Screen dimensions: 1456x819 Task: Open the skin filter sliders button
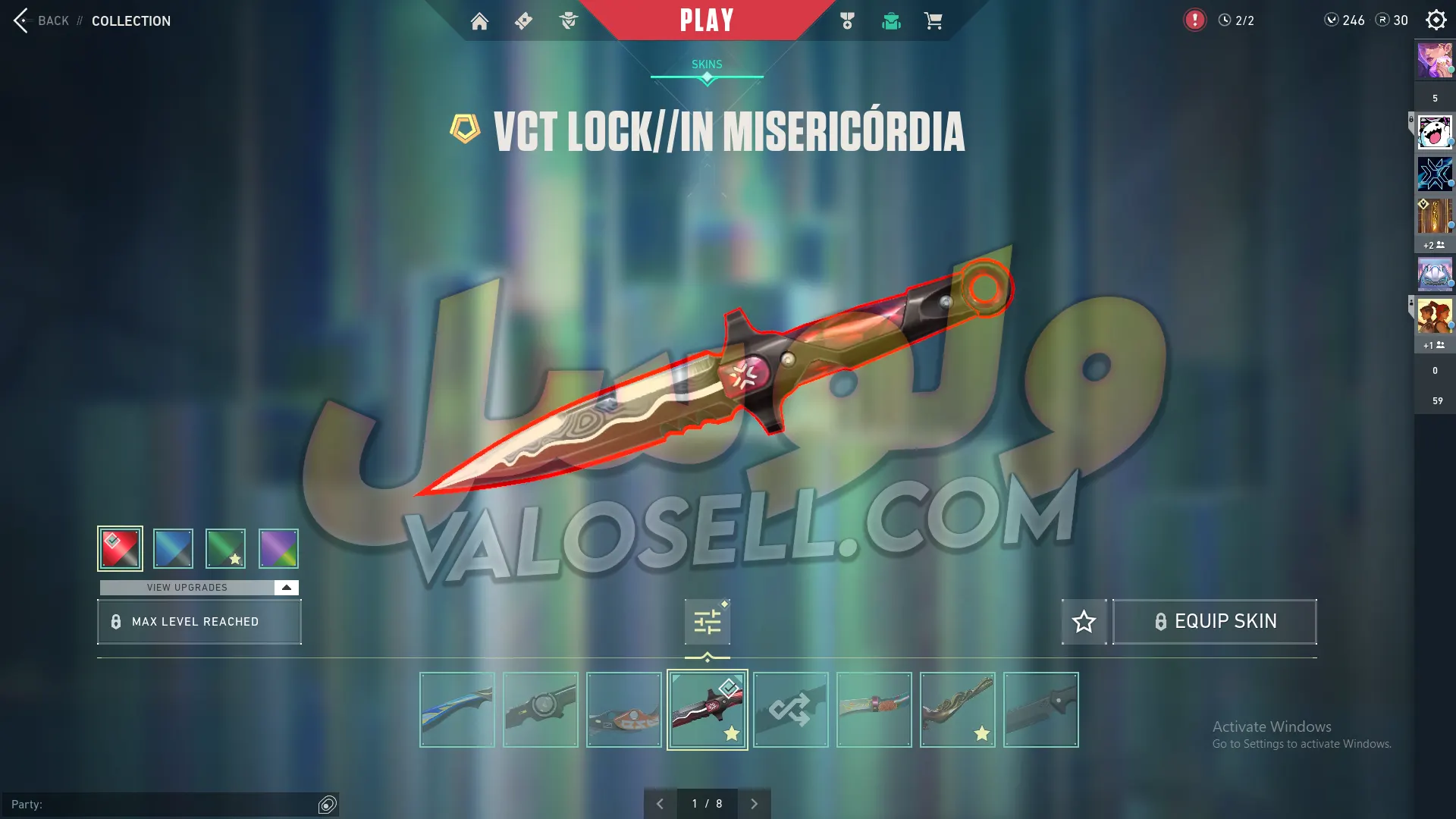click(x=707, y=622)
